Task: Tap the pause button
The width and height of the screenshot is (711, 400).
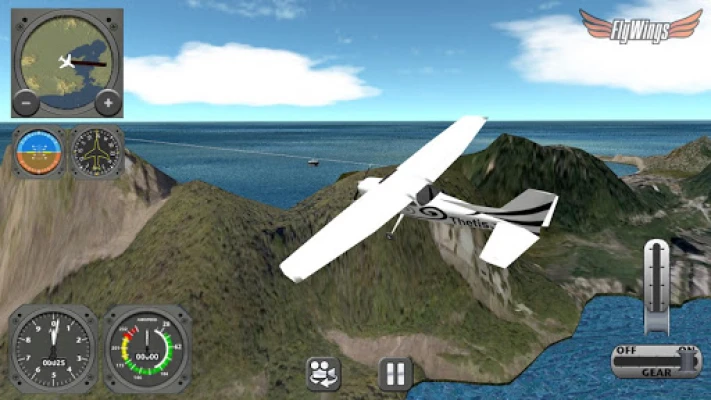Action: (x=396, y=374)
